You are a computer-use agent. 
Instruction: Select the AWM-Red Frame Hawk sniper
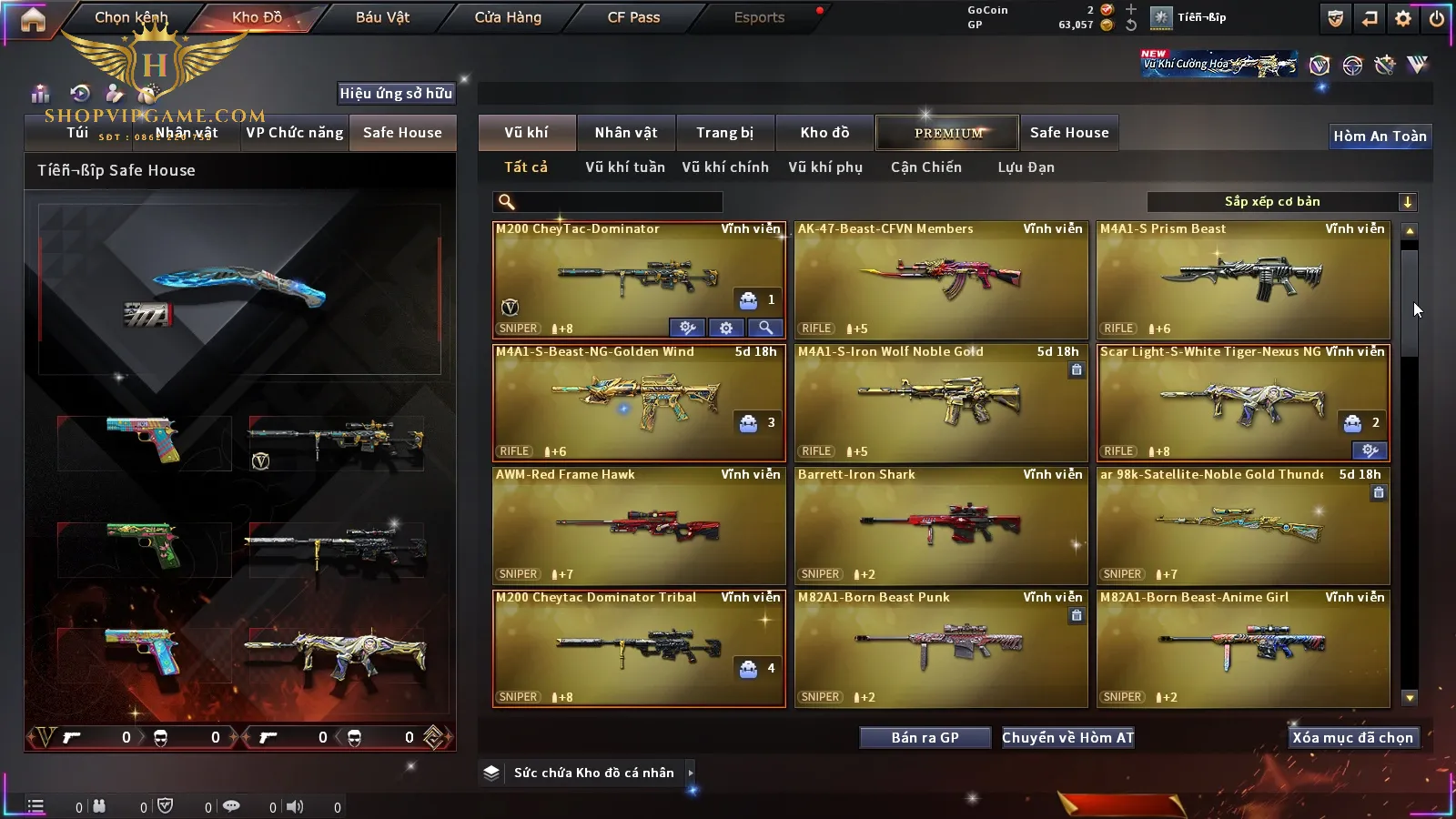pyautogui.click(x=639, y=525)
